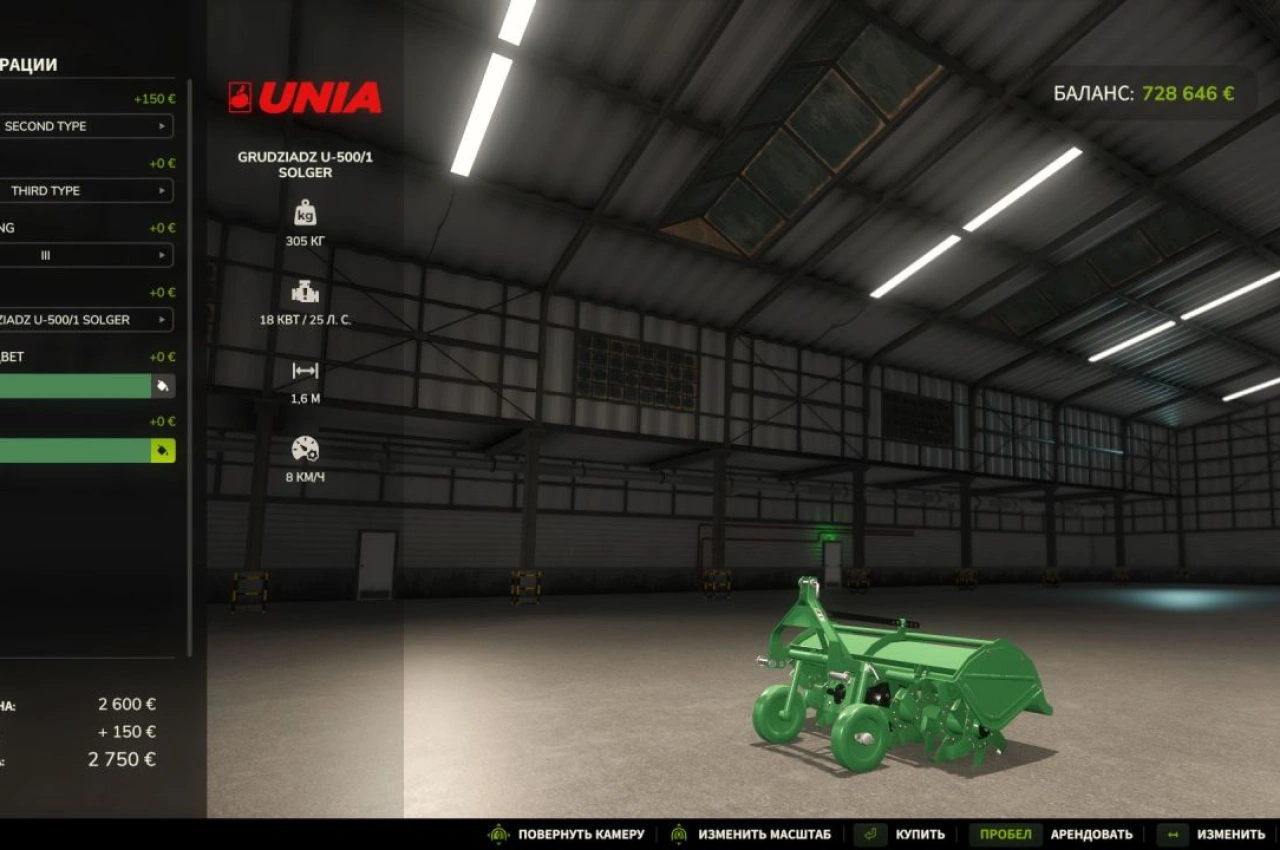The width and height of the screenshot is (1280, 850).
Task: Click the UNIA brand logo
Action: [305, 96]
